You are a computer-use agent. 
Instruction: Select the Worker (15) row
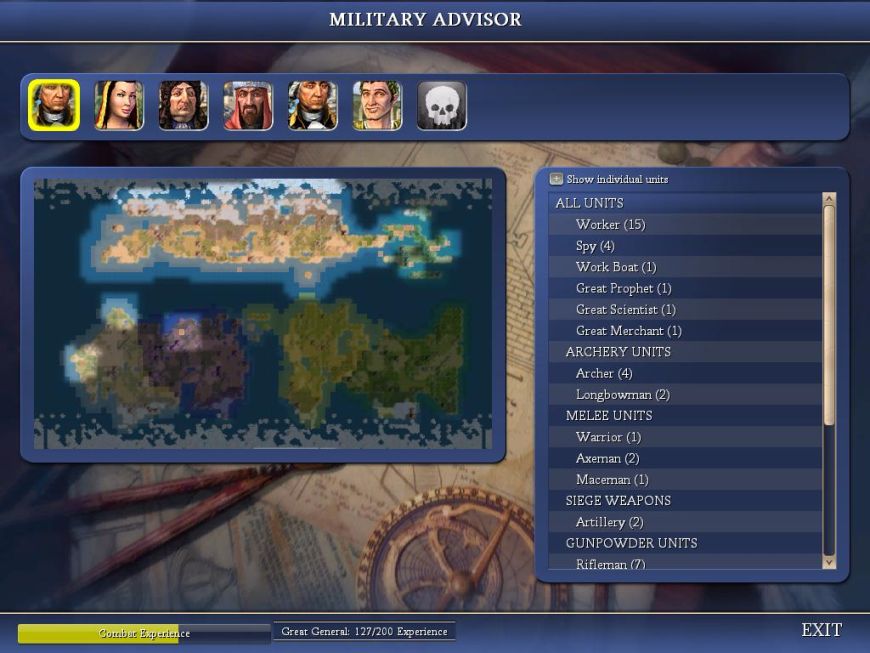pyautogui.click(x=610, y=224)
